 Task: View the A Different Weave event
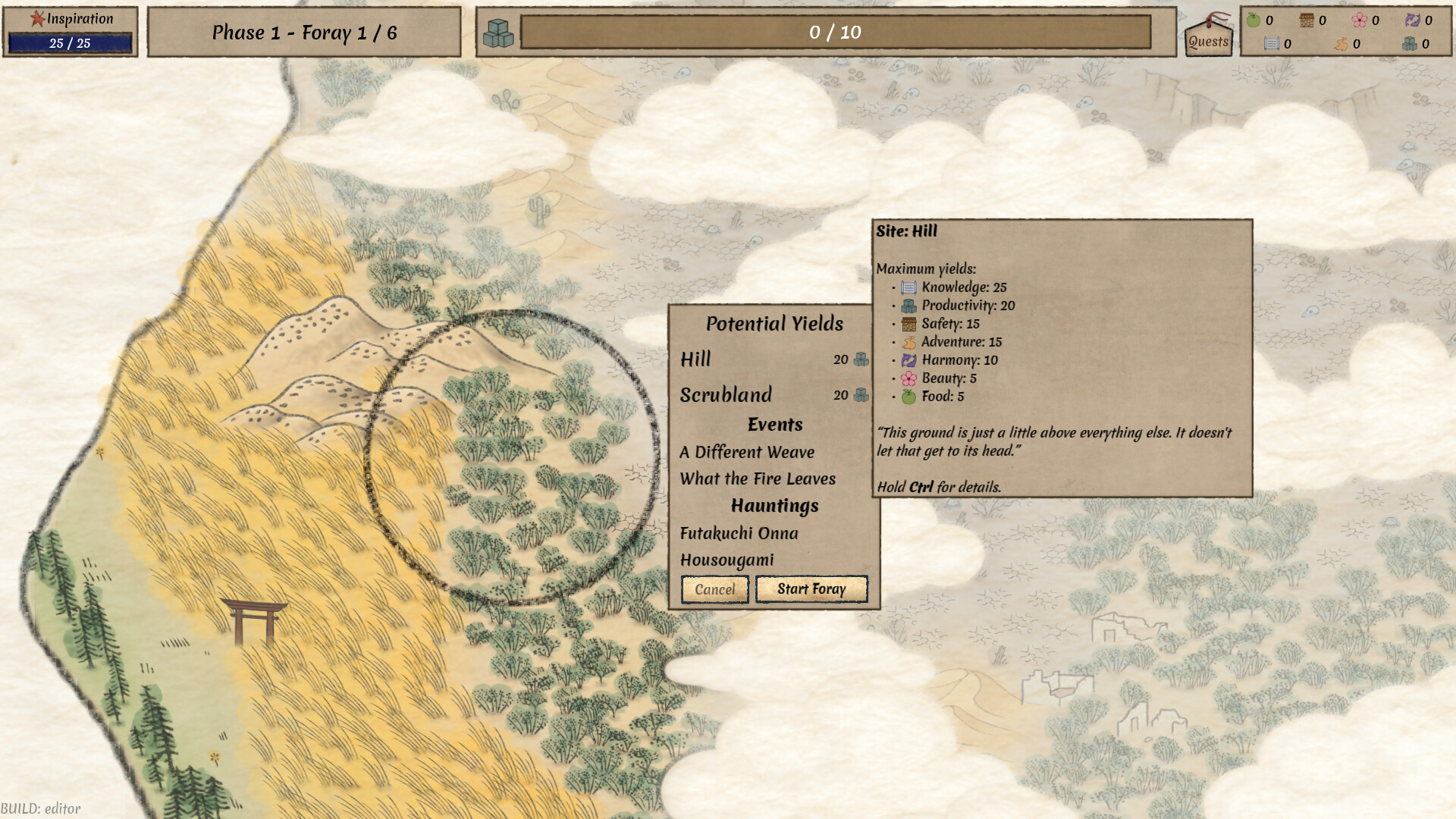[747, 452]
